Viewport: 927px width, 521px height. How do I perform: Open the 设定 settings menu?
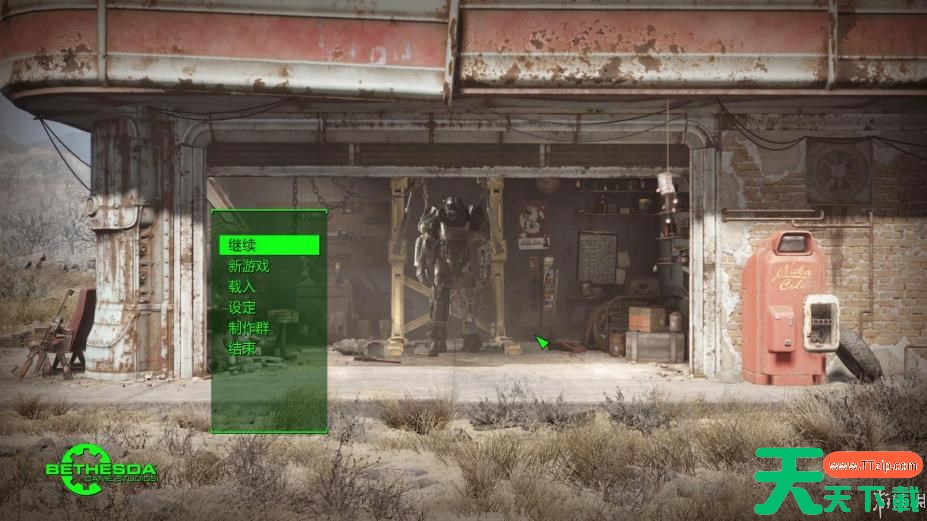[242, 308]
